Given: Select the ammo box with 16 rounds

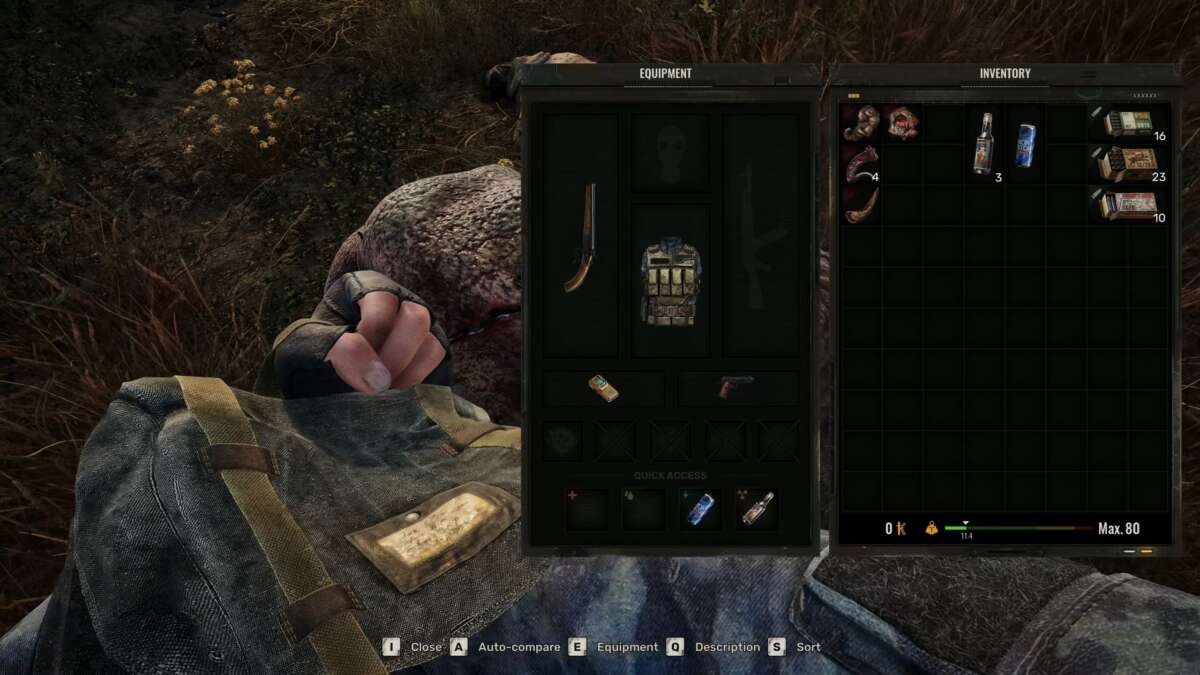Looking at the screenshot, I should click(1129, 123).
